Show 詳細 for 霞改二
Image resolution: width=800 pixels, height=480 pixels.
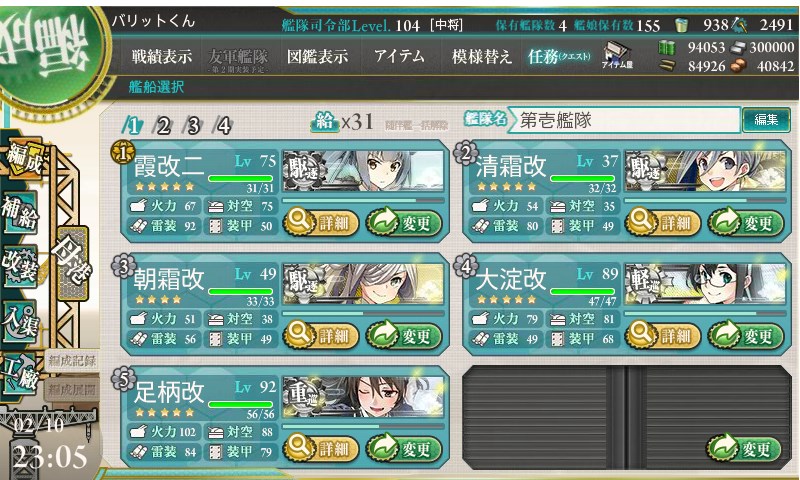tap(321, 222)
